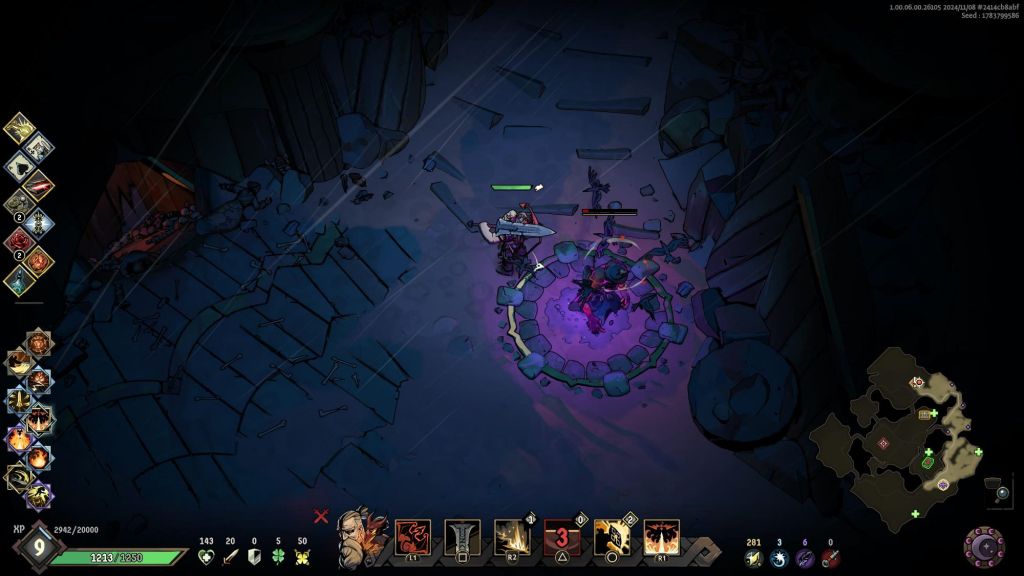Click the red X icon beside portrait
The image size is (1024, 576).
321,516
